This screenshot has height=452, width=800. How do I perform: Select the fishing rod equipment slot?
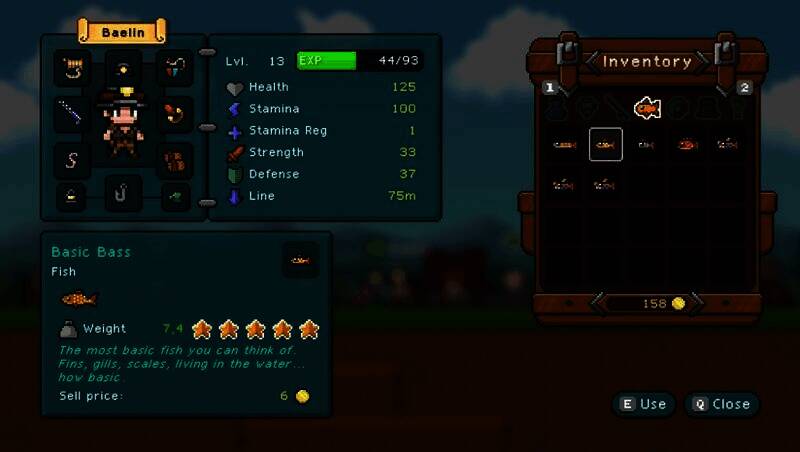[x=72, y=113]
